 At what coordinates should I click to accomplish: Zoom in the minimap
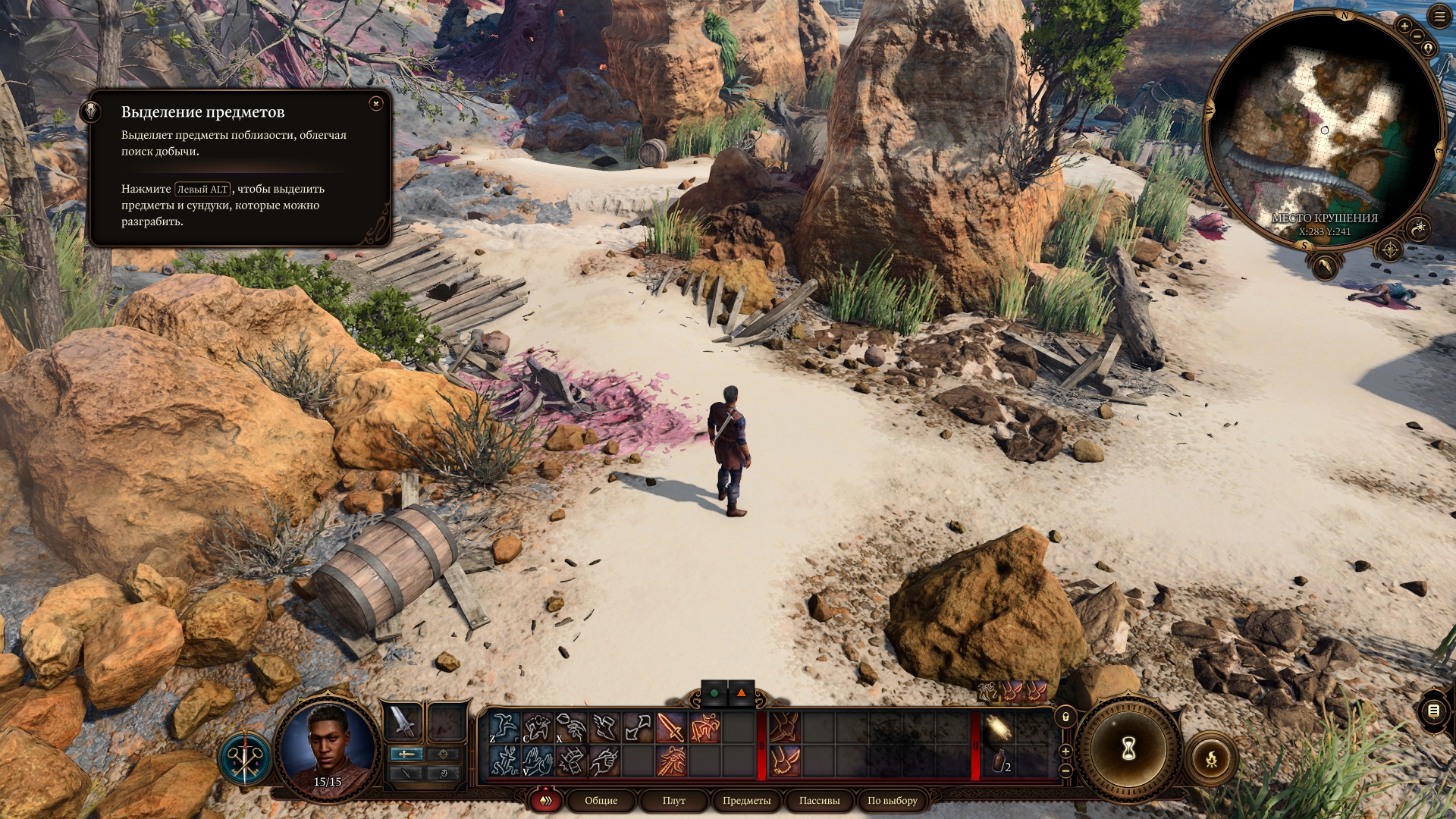[1404, 26]
